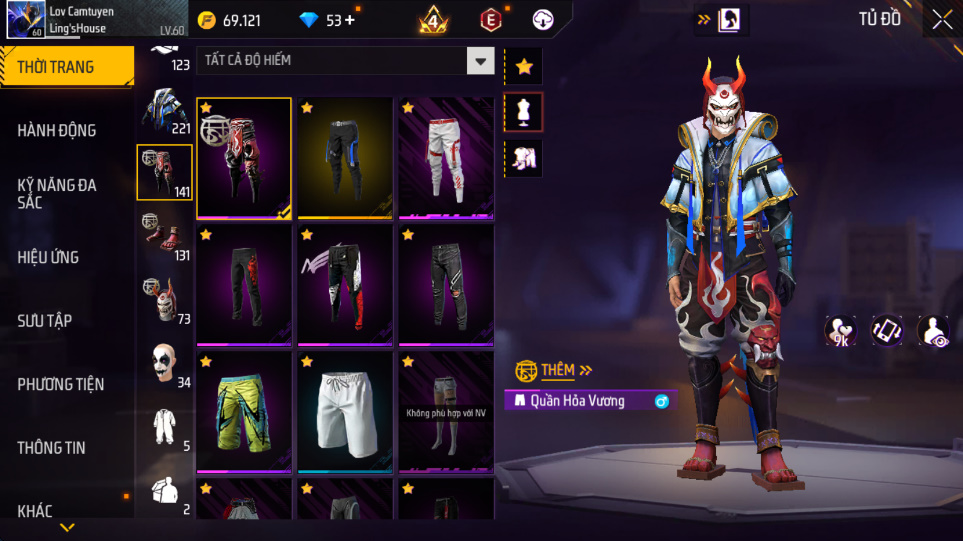Pick the white pants with red accents
Image resolution: width=963 pixels, height=541 pixels.
[446, 157]
